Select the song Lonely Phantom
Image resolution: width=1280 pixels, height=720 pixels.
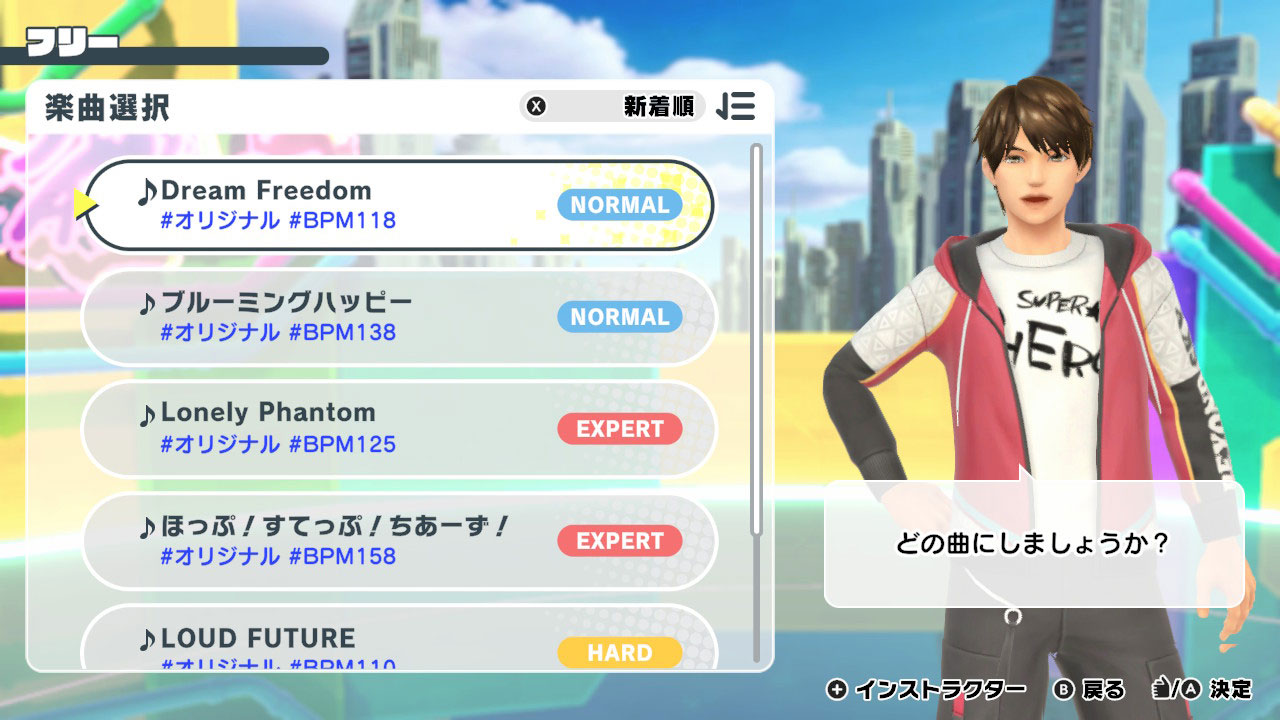point(300,429)
